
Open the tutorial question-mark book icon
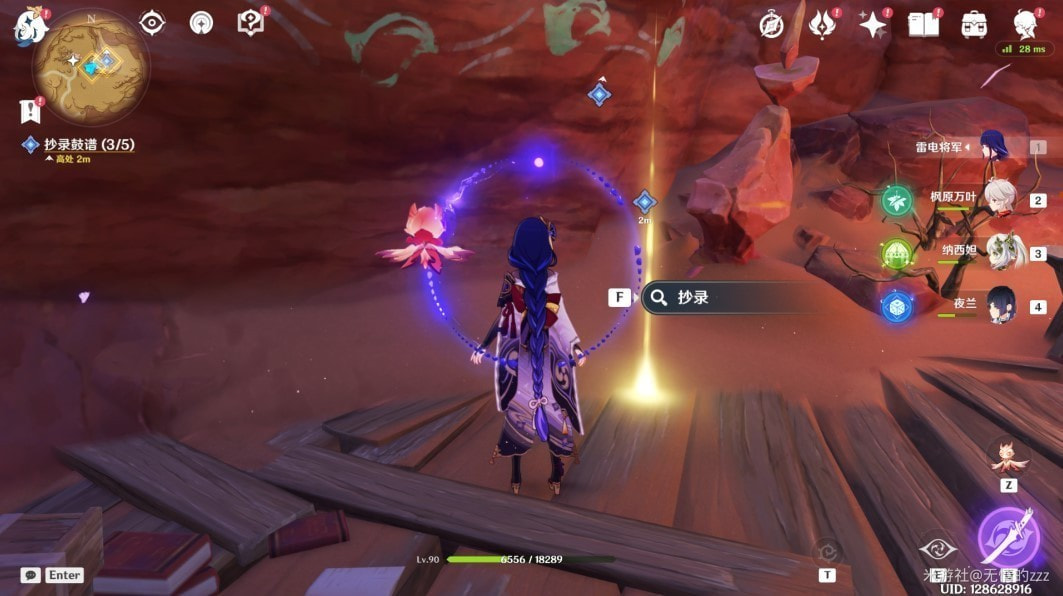(250, 23)
